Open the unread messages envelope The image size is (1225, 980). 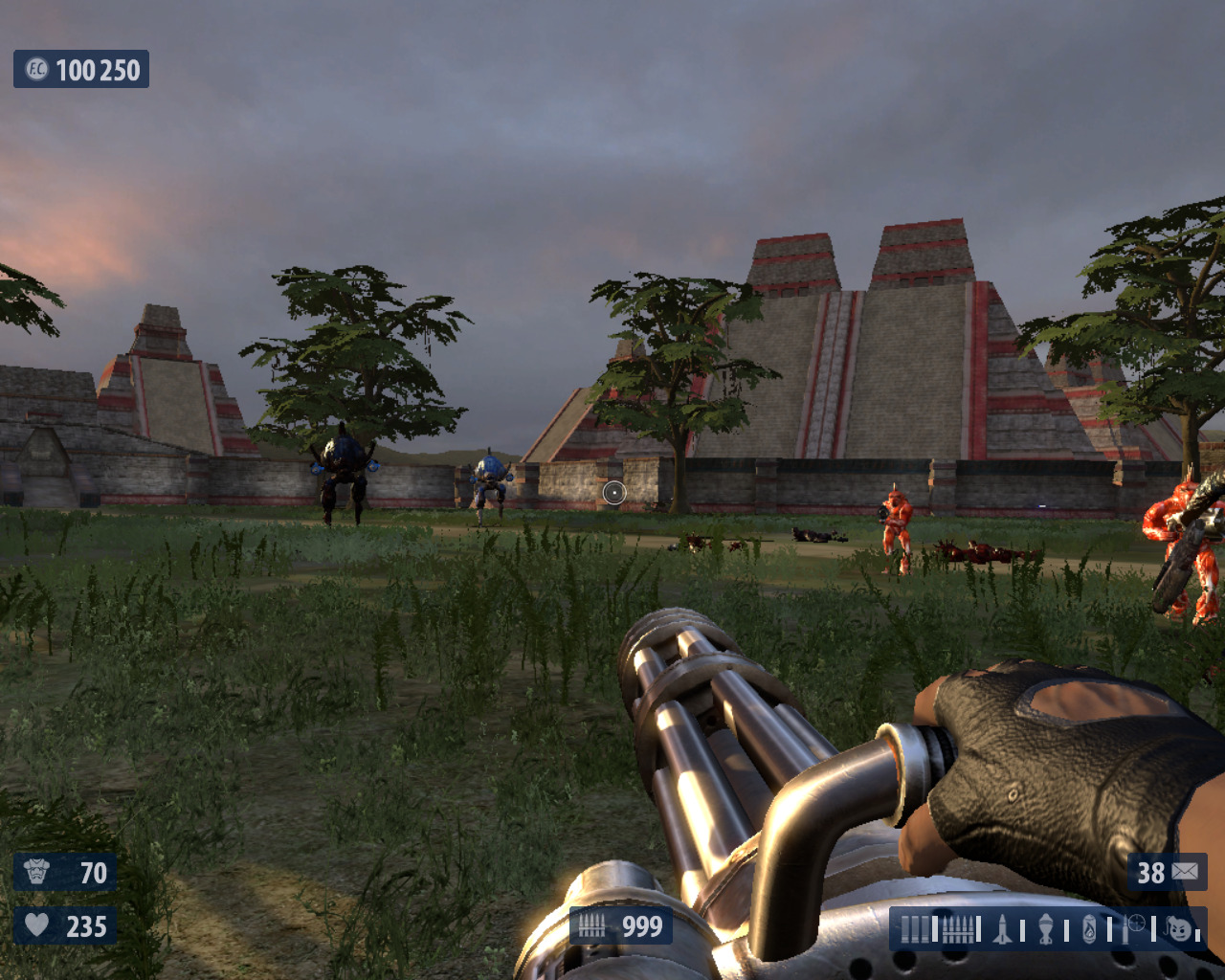1185,872
